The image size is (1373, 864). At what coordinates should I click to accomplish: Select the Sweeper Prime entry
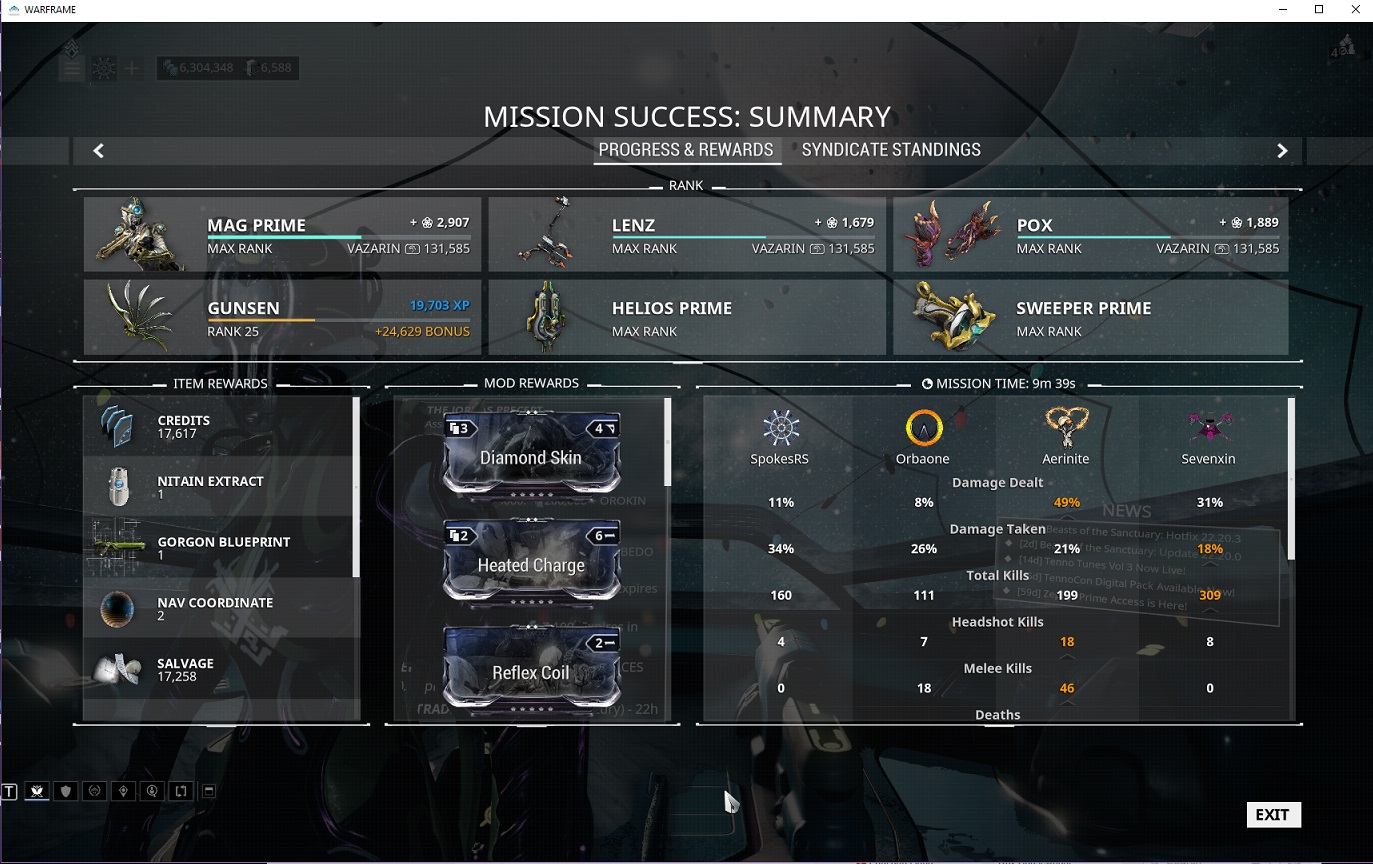click(x=1091, y=318)
